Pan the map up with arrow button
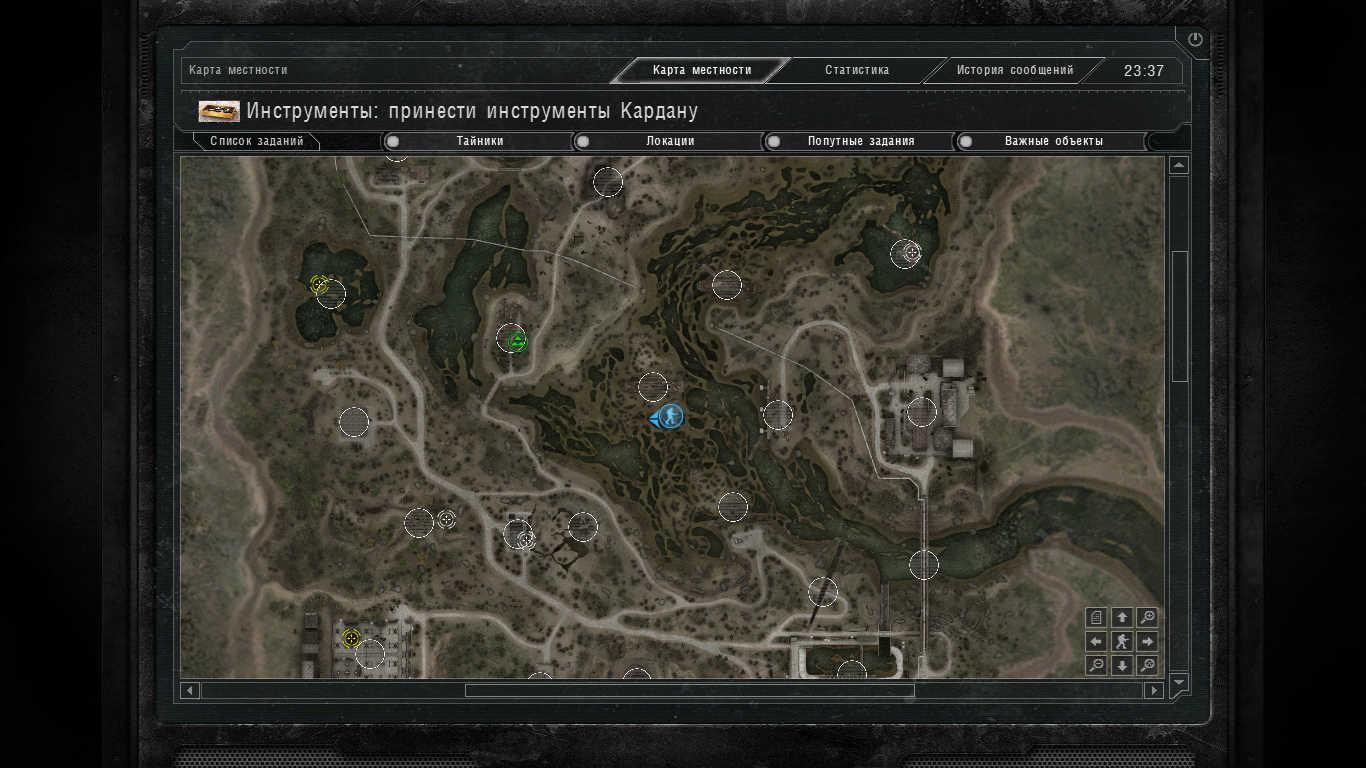Image resolution: width=1366 pixels, height=768 pixels. (x=1122, y=618)
